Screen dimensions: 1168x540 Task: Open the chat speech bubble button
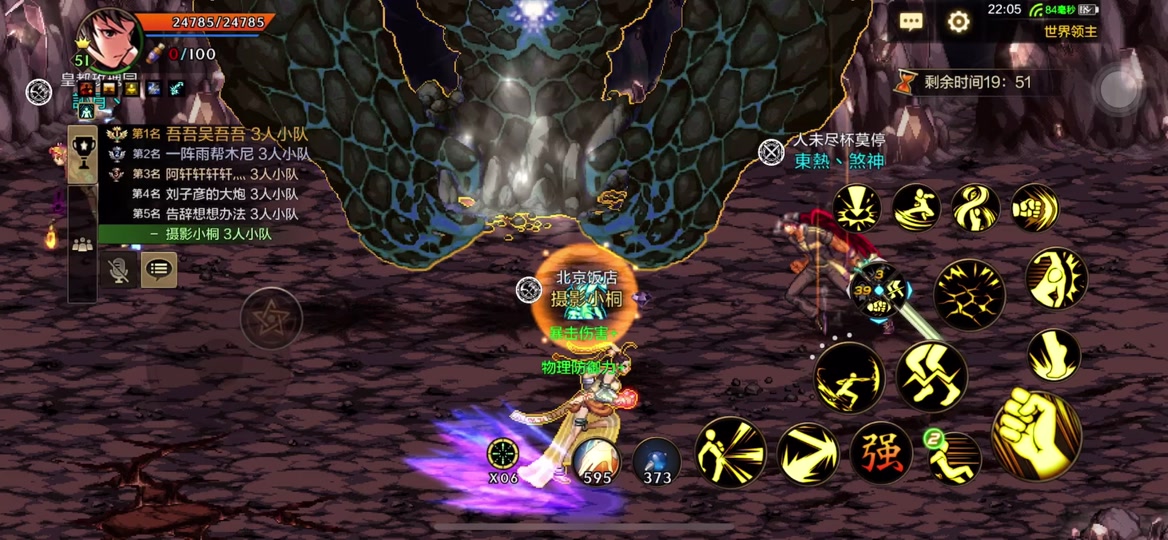pyautogui.click(x=911, y=22)
